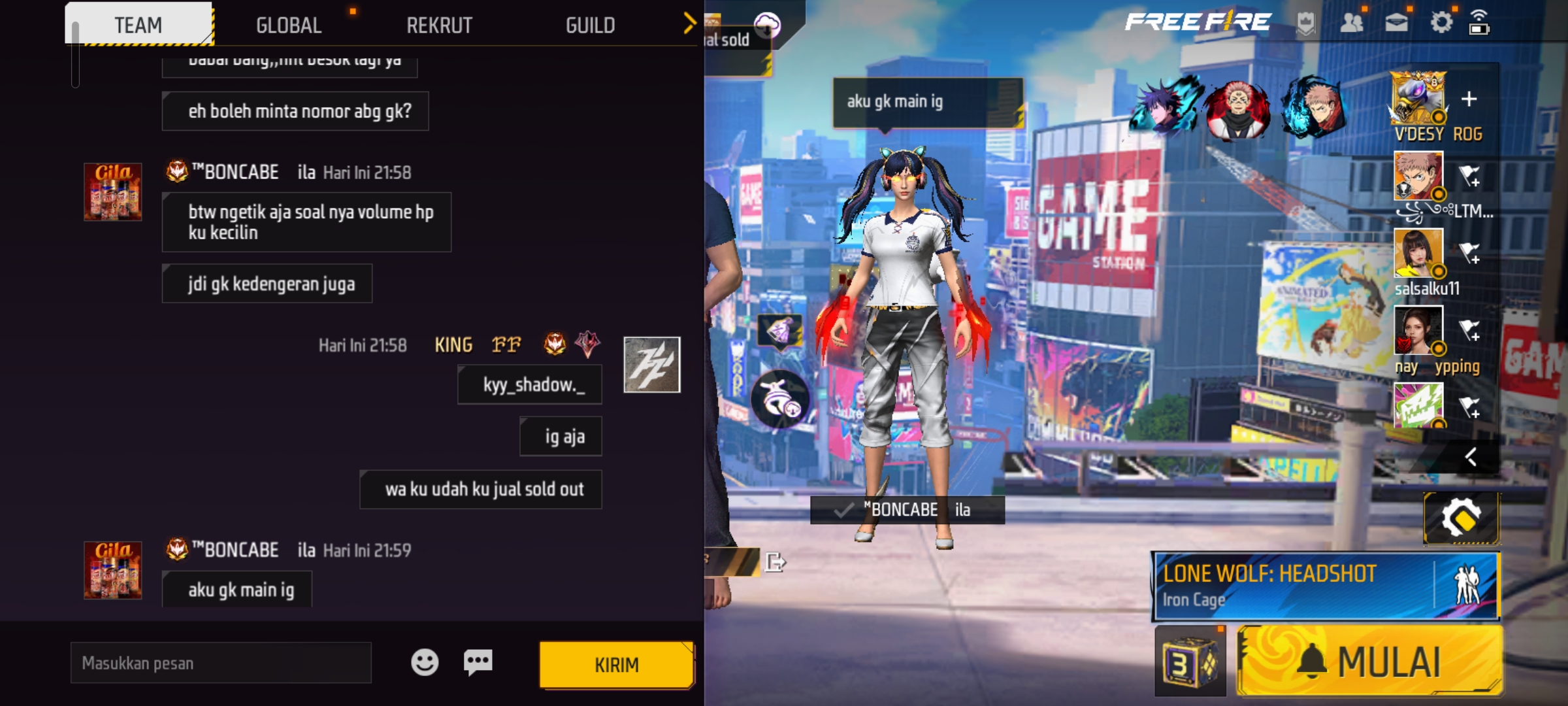The height and width of the screenshot is (706, 1568).
Task: Switch to the TEAM chat tab
Action: 139,25
